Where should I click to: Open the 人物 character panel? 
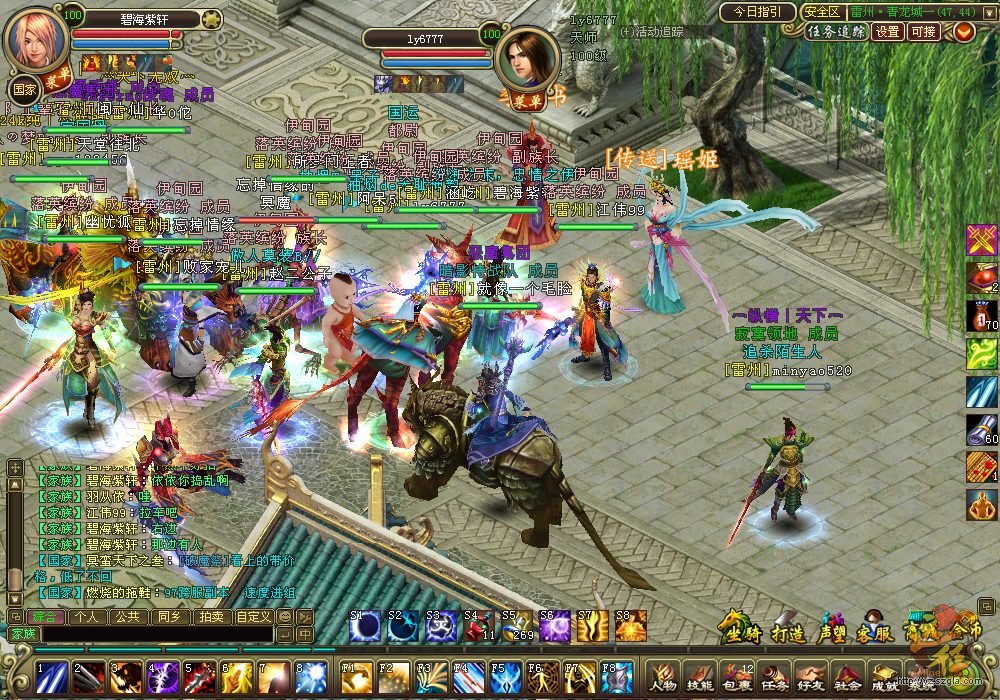[x=664, y=677]
